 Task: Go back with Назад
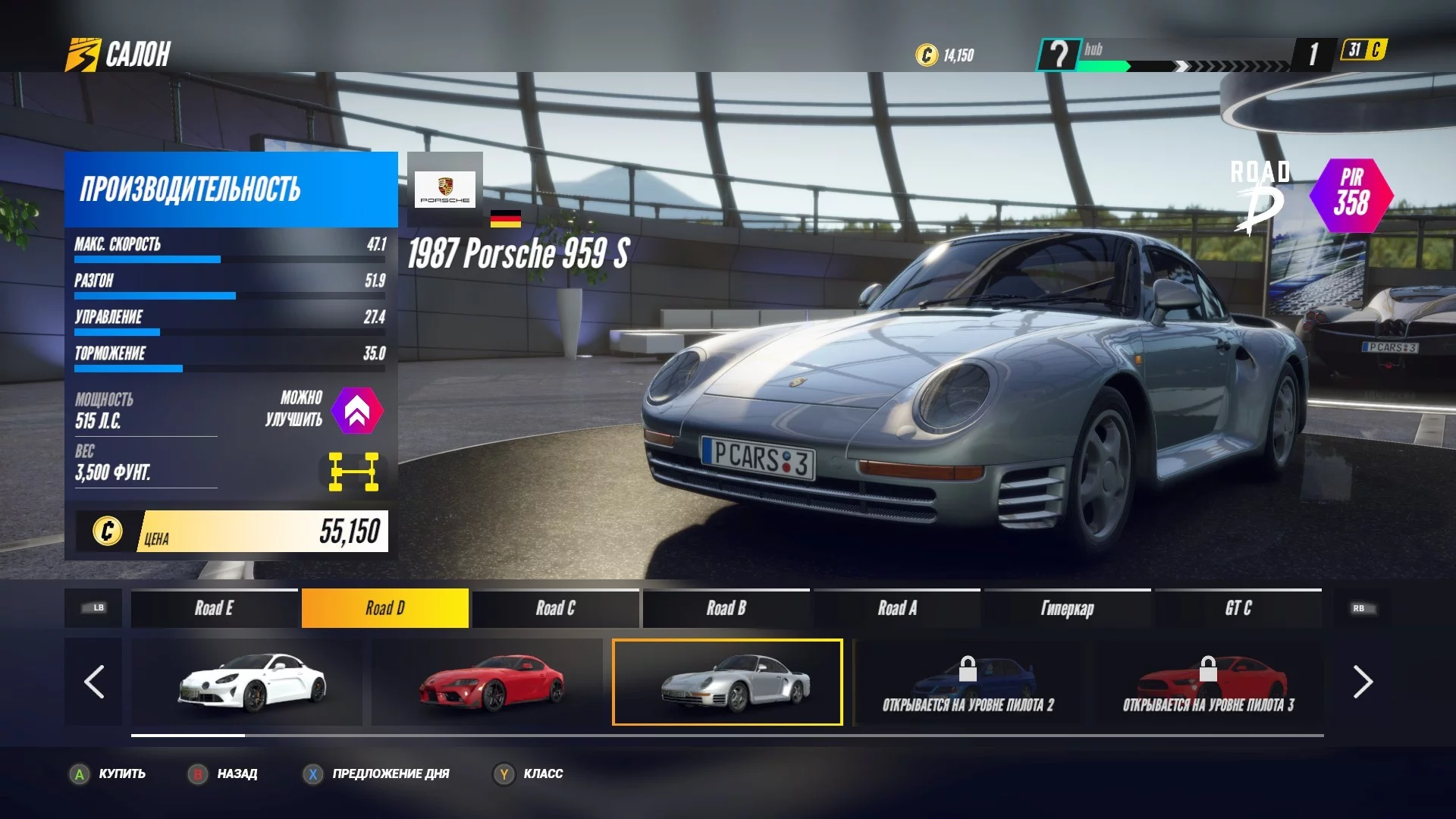(223, 773)
